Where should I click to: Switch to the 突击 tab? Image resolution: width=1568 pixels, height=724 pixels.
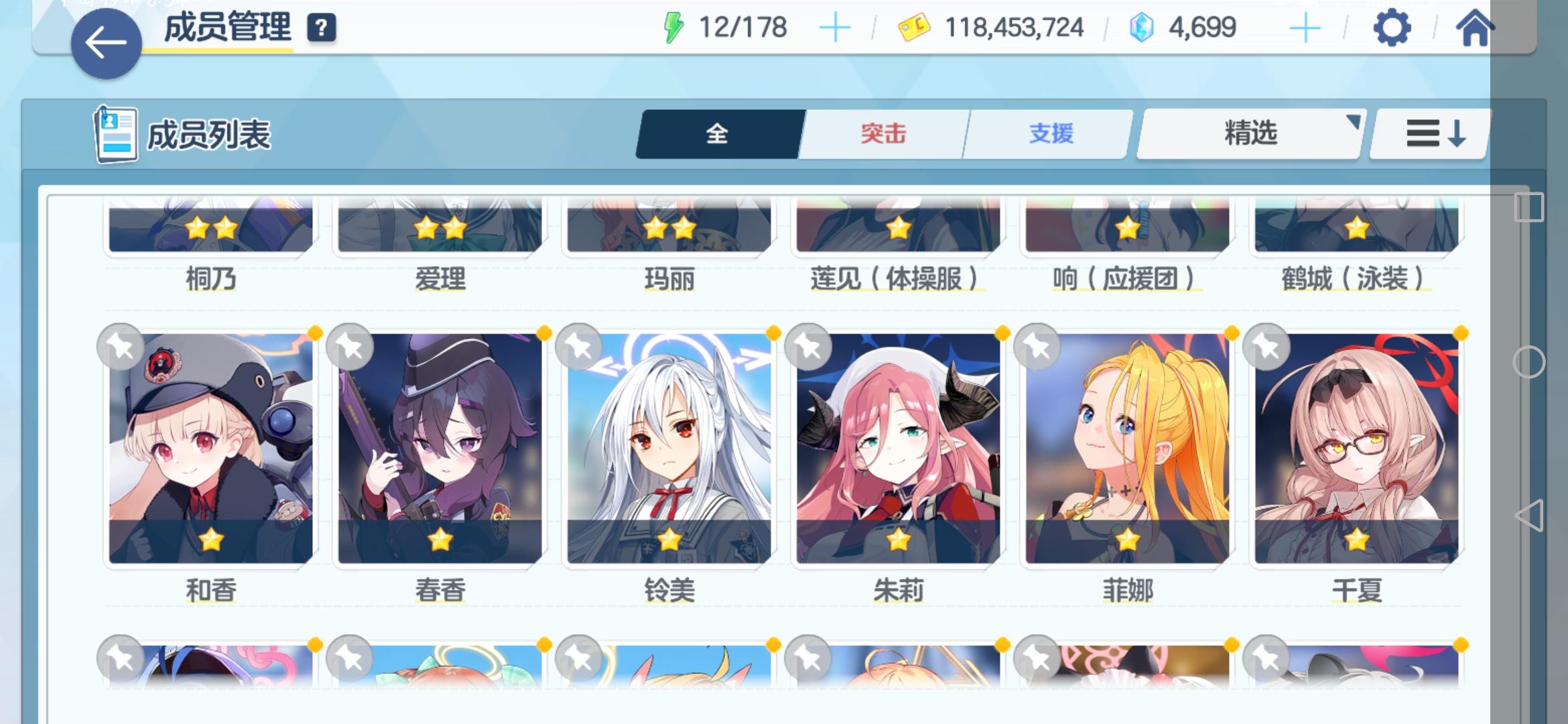pos(883,133)
